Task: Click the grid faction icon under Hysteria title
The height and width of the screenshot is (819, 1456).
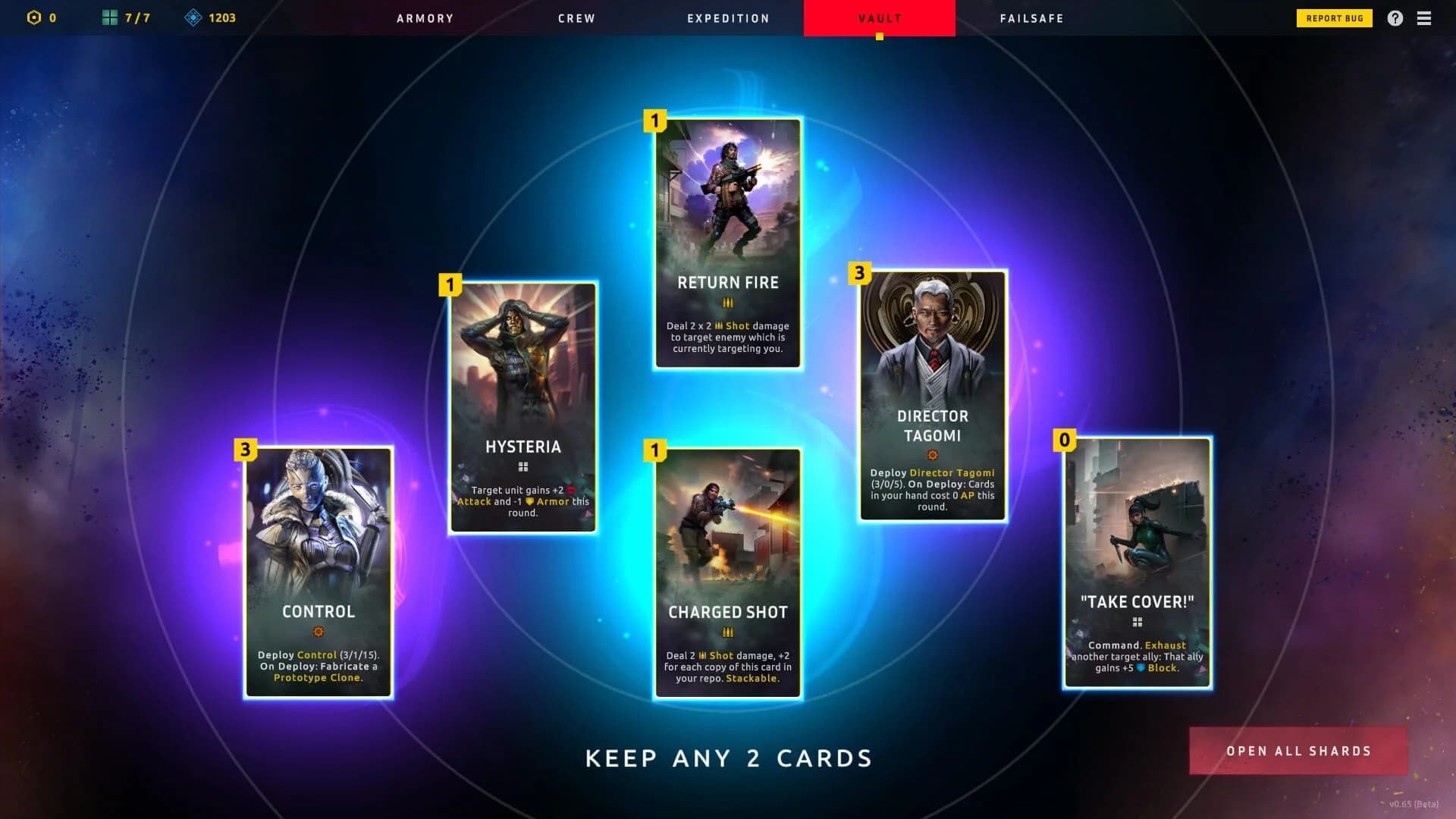Action: [522, 466]
